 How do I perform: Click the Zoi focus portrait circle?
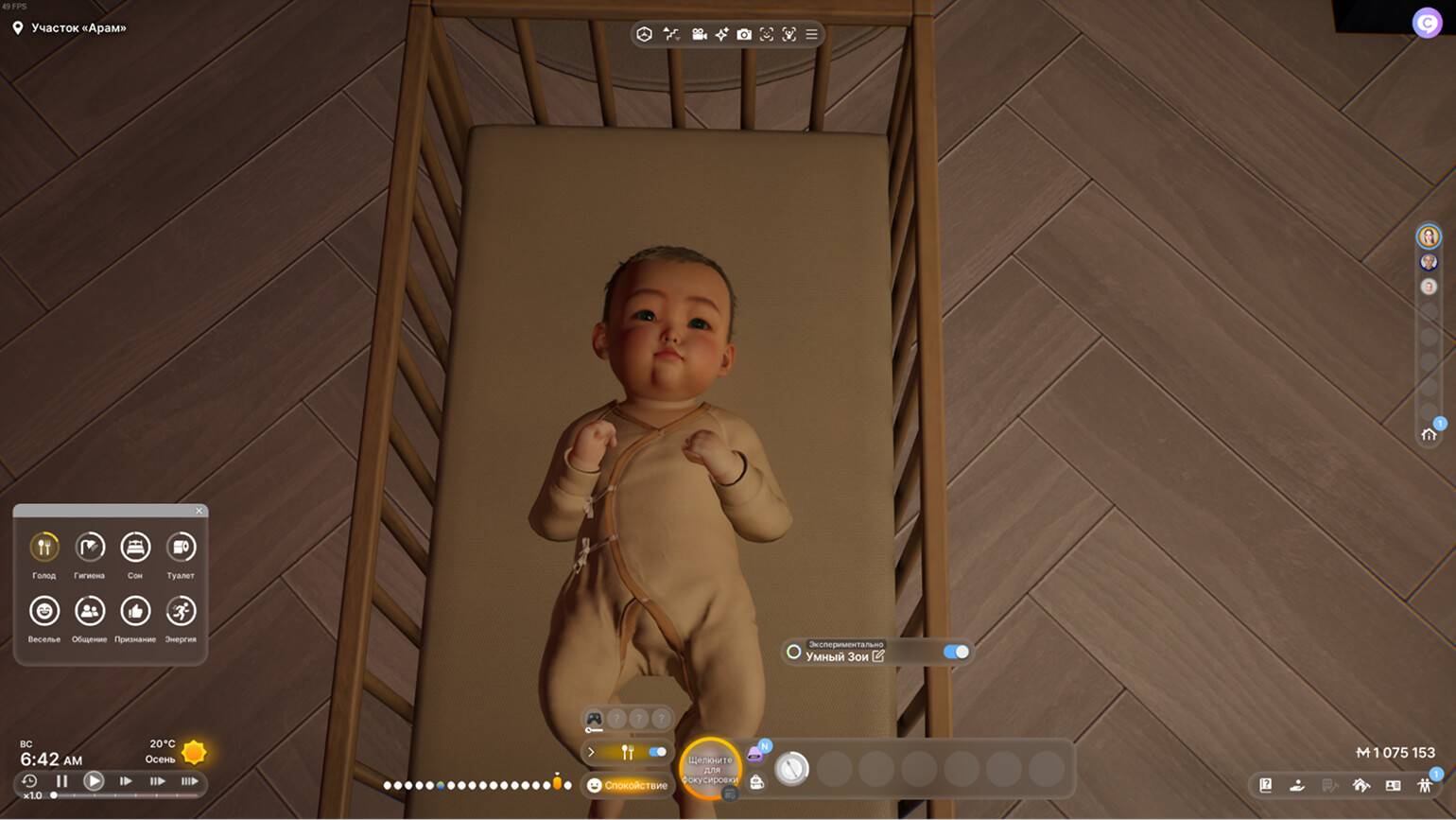(710, 768)
